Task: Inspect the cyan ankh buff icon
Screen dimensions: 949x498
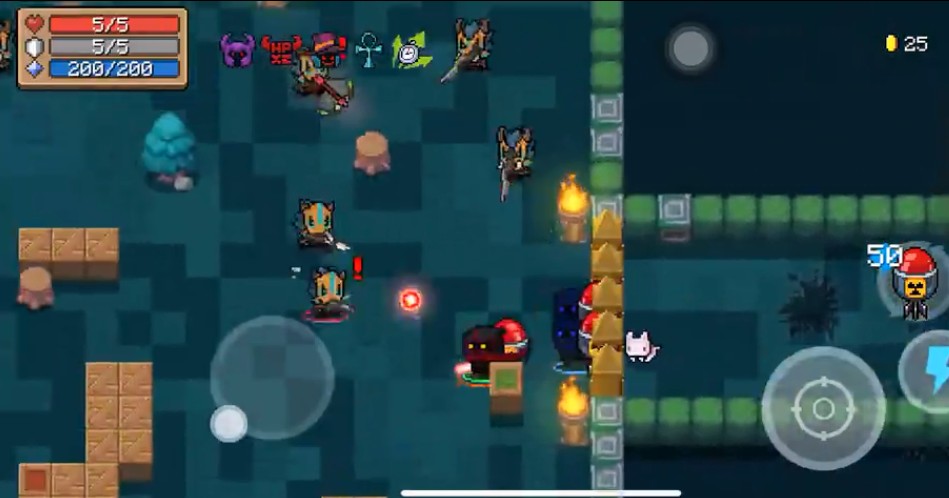Action: tap(369, 49)
